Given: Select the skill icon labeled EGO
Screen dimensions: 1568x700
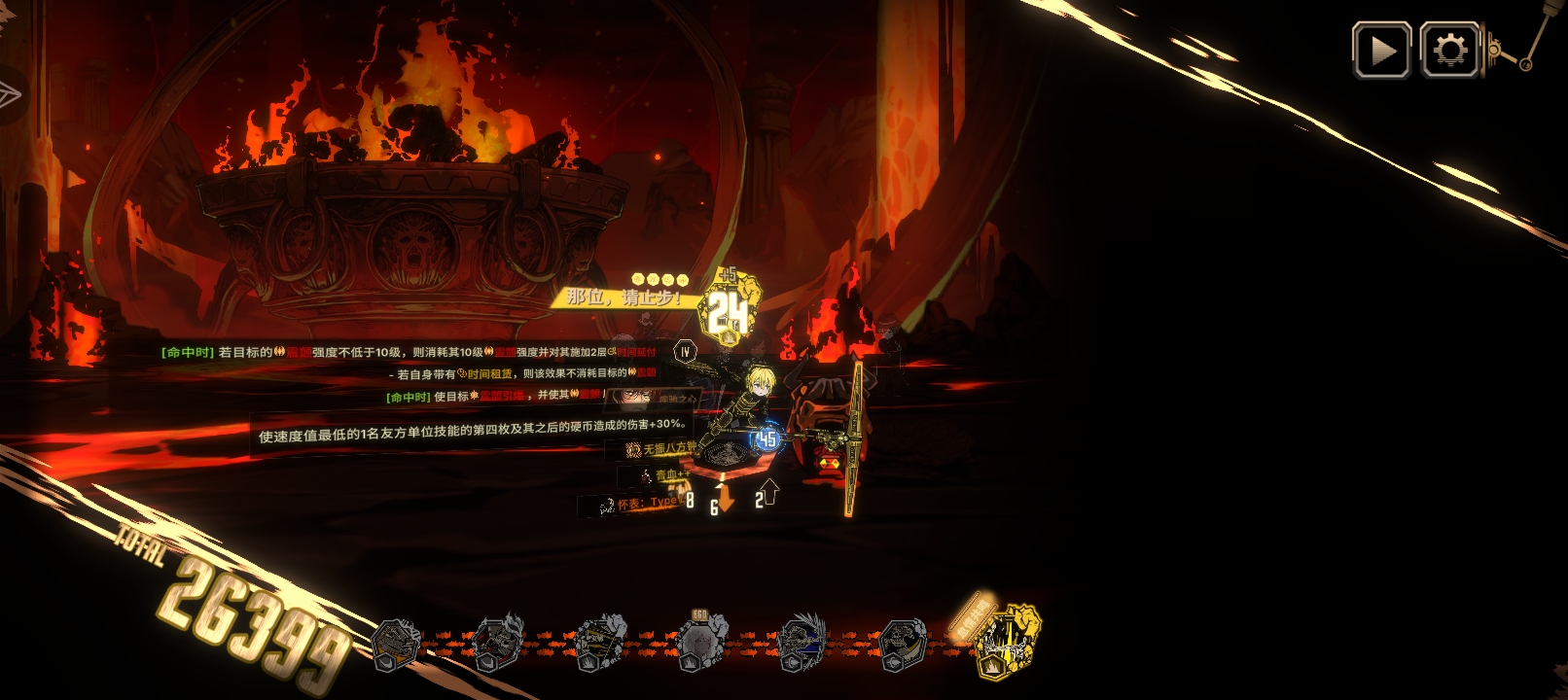Looking at the screenshot, I should point(699,643).
